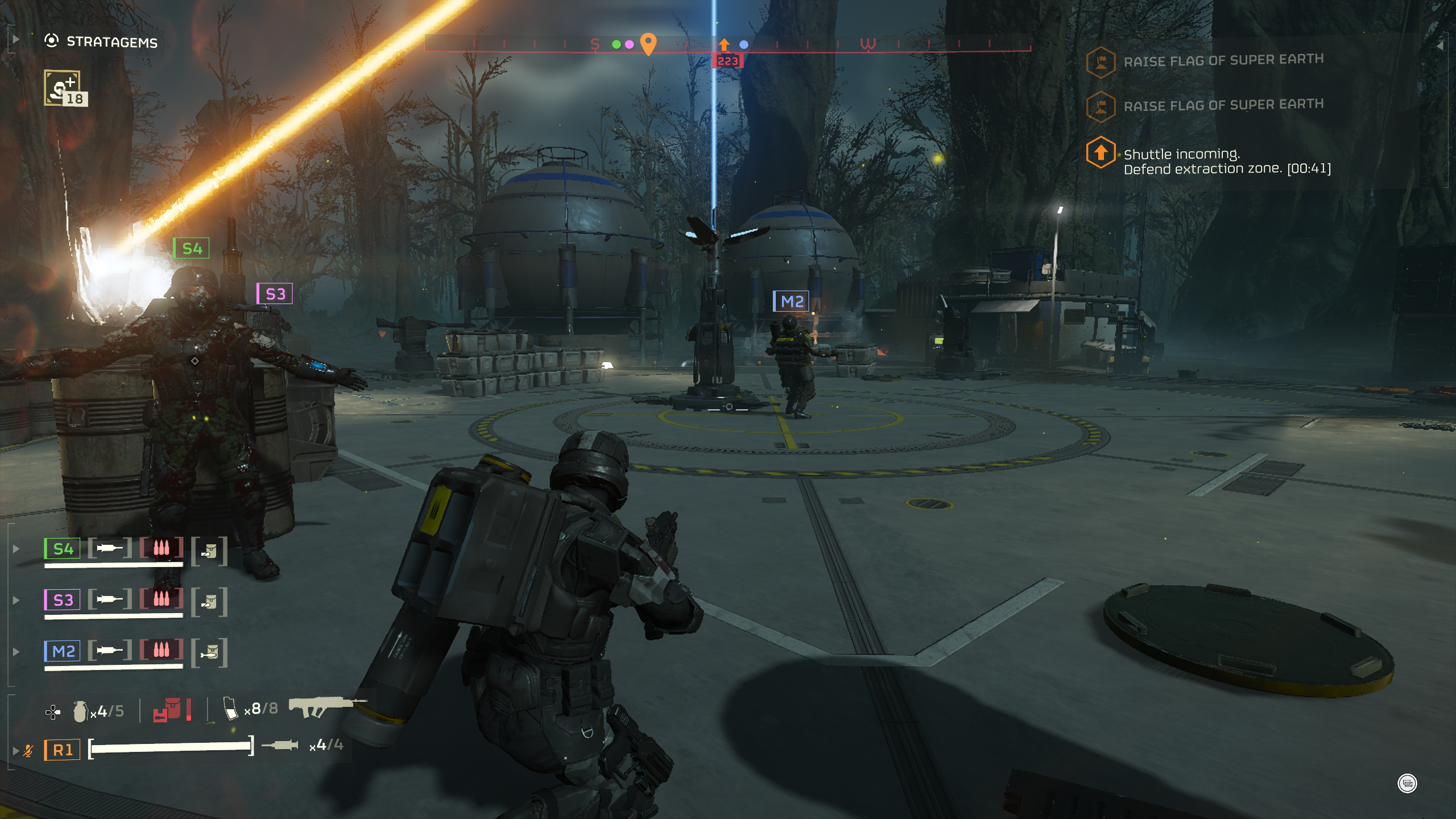Open the Stratagems panel header
Image resolution: width=1456 pixels, height=819 pixels.
click(x=102, y=42)
